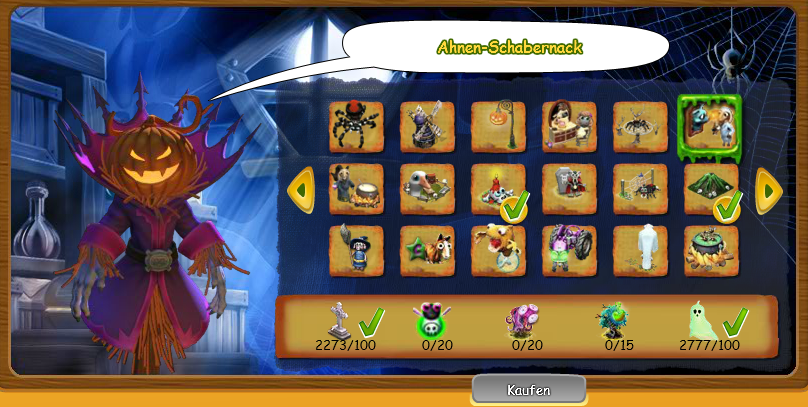
Task: Select the purple monster tractor item
Action: (569, 250)
